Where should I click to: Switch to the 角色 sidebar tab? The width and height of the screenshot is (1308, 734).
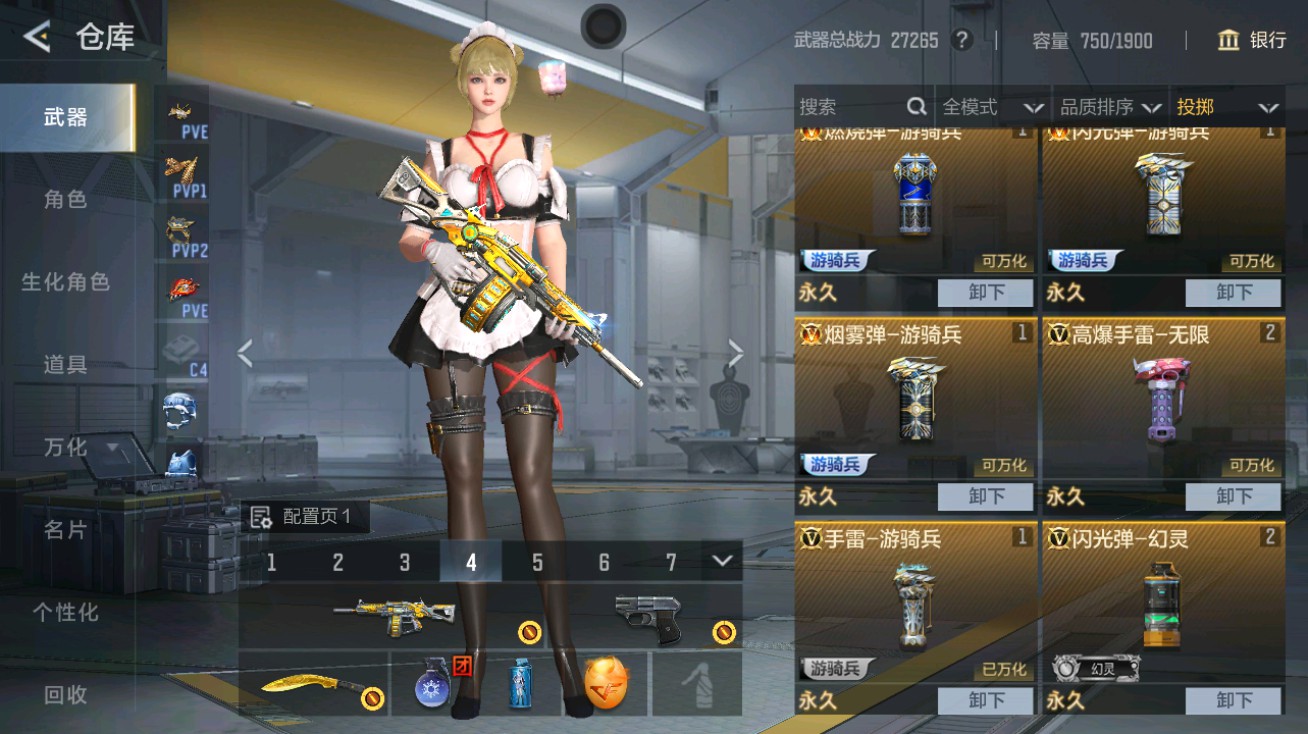pos(63,199)
